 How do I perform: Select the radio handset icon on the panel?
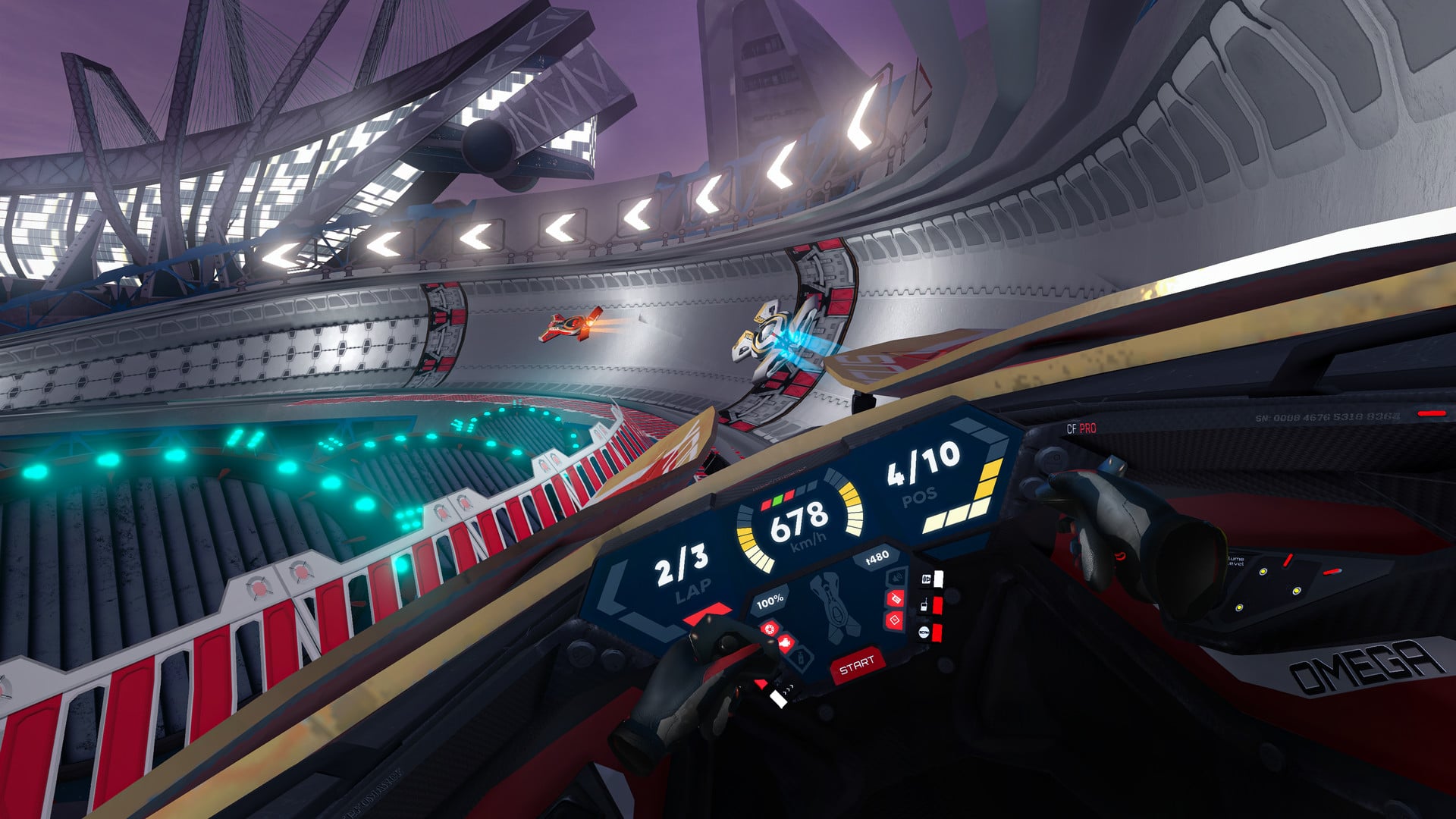click(924, 605)
